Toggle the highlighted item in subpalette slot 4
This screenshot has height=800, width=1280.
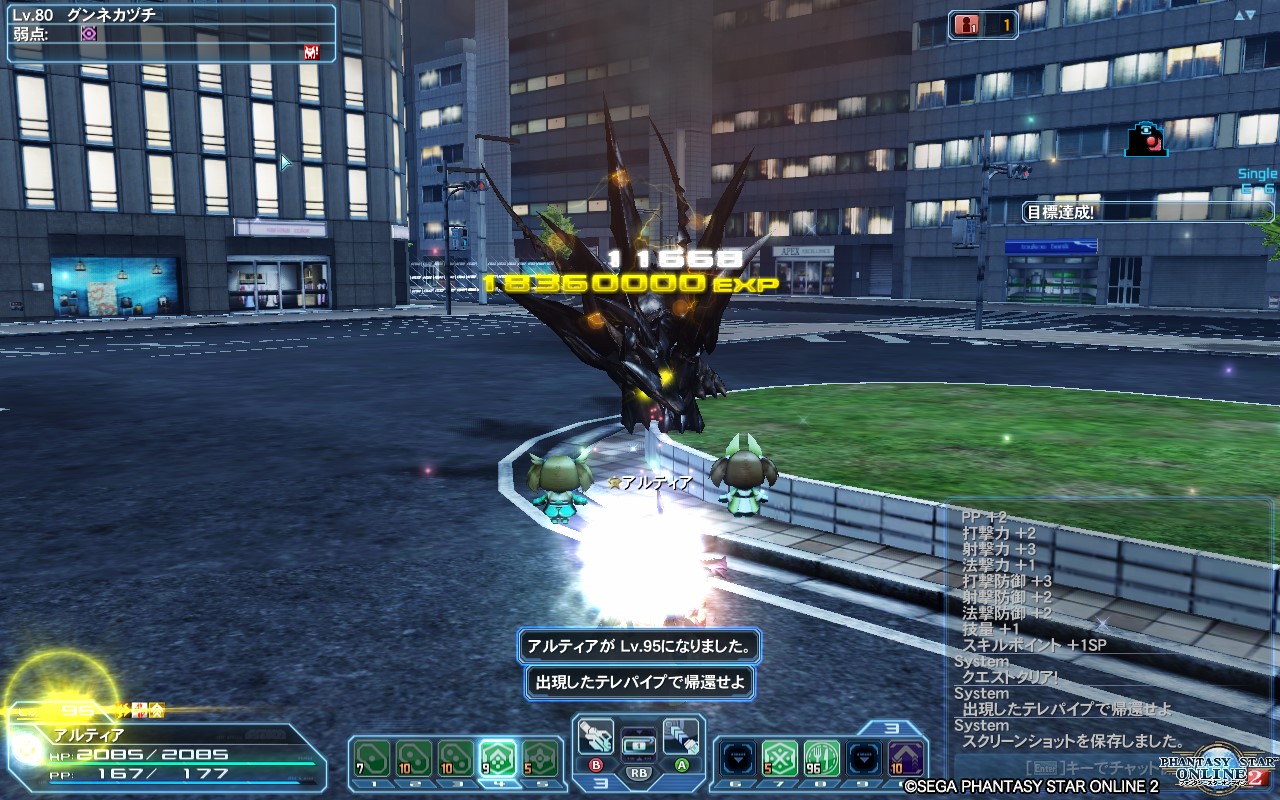click(498, 757)
